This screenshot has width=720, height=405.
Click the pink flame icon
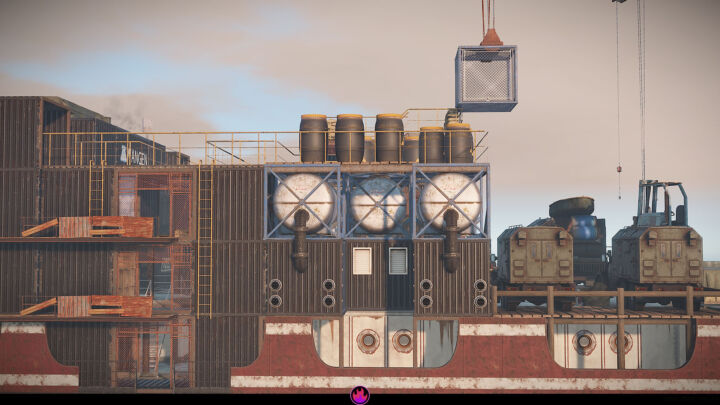click(360, 395)
